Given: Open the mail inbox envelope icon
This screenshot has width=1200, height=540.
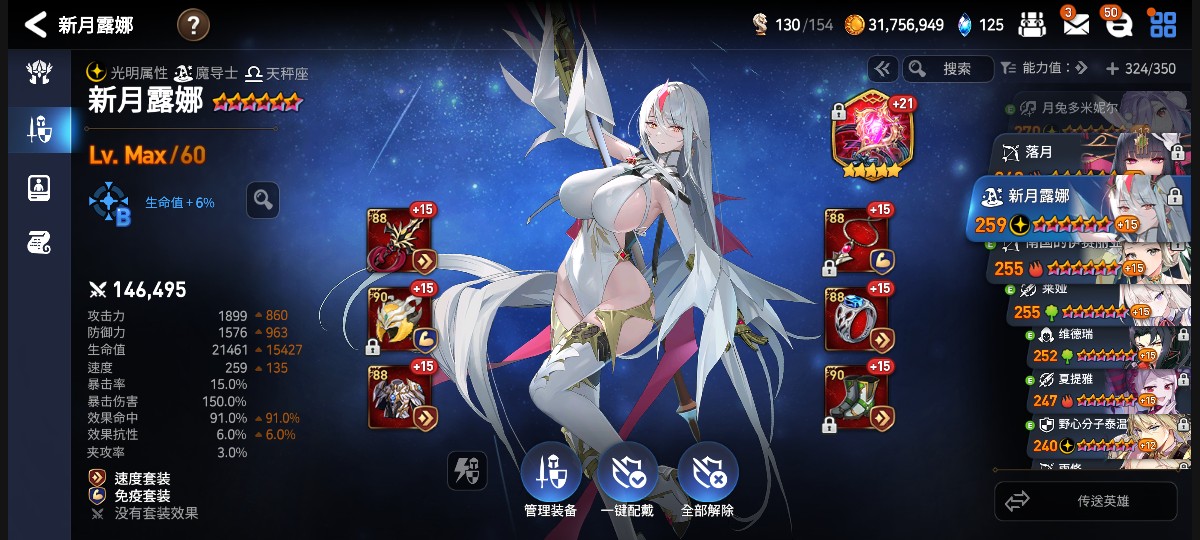Looking at the screenshot, I should (1076, 24).
